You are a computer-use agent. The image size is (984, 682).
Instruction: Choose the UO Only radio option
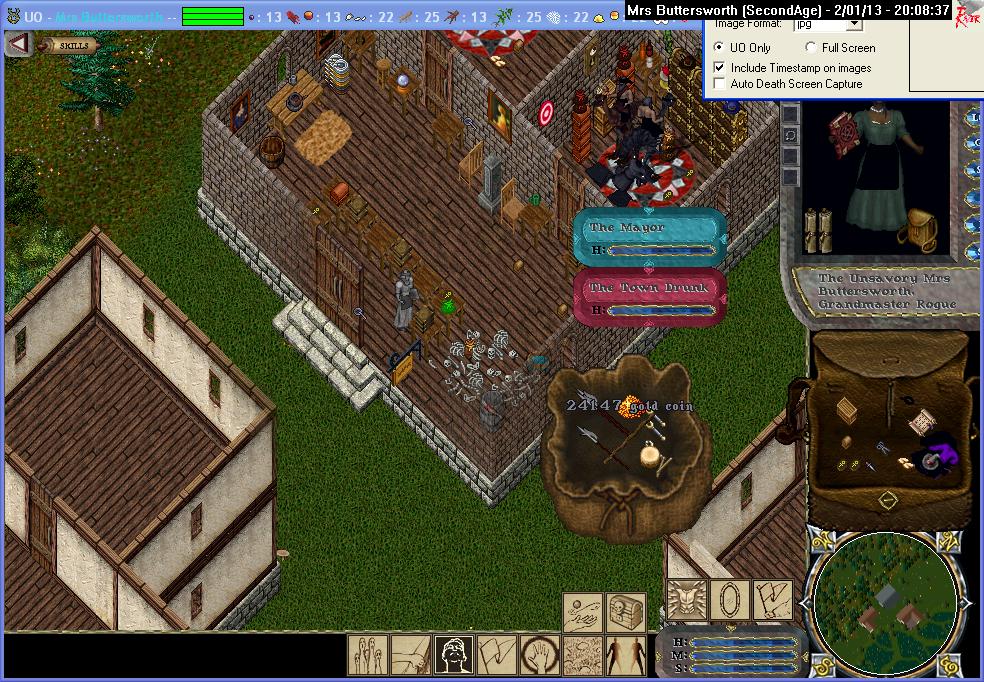[720, 48]
